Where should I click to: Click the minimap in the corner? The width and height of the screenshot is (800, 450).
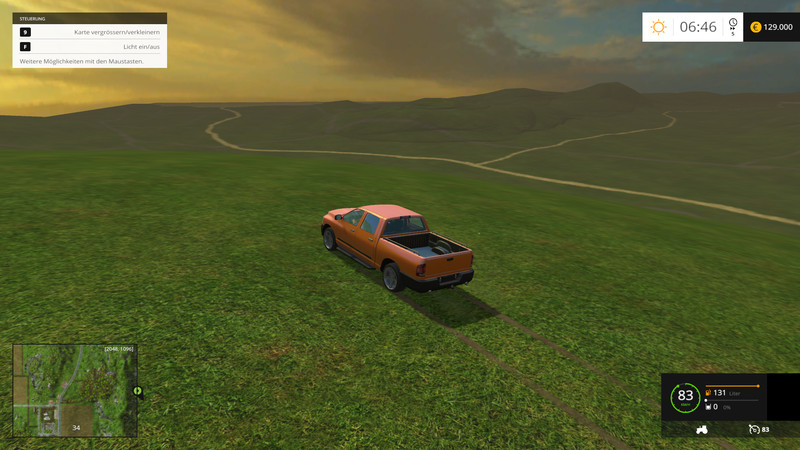tap(74, 391)
